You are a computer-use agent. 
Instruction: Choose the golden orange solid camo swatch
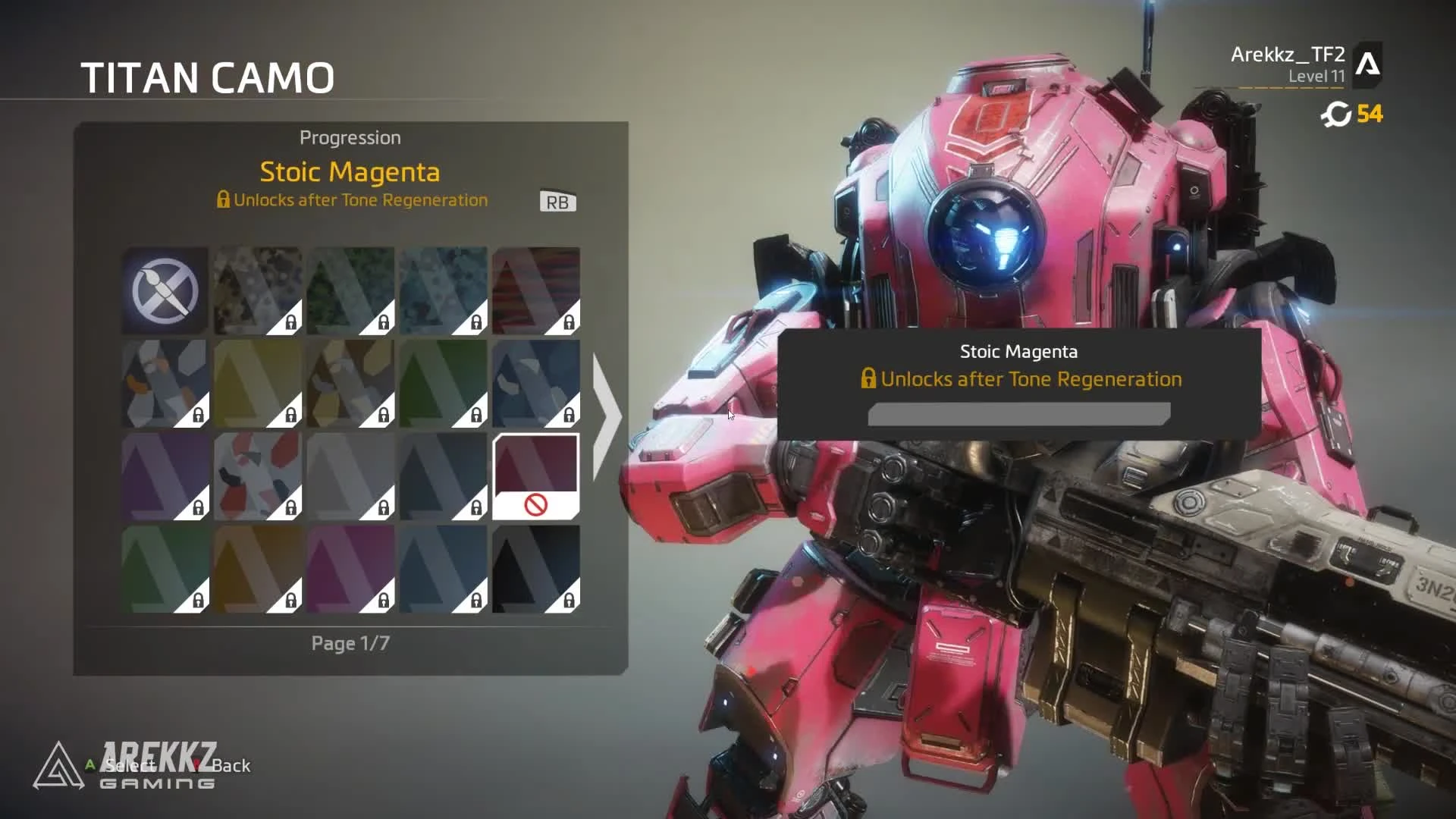[258, 569]
